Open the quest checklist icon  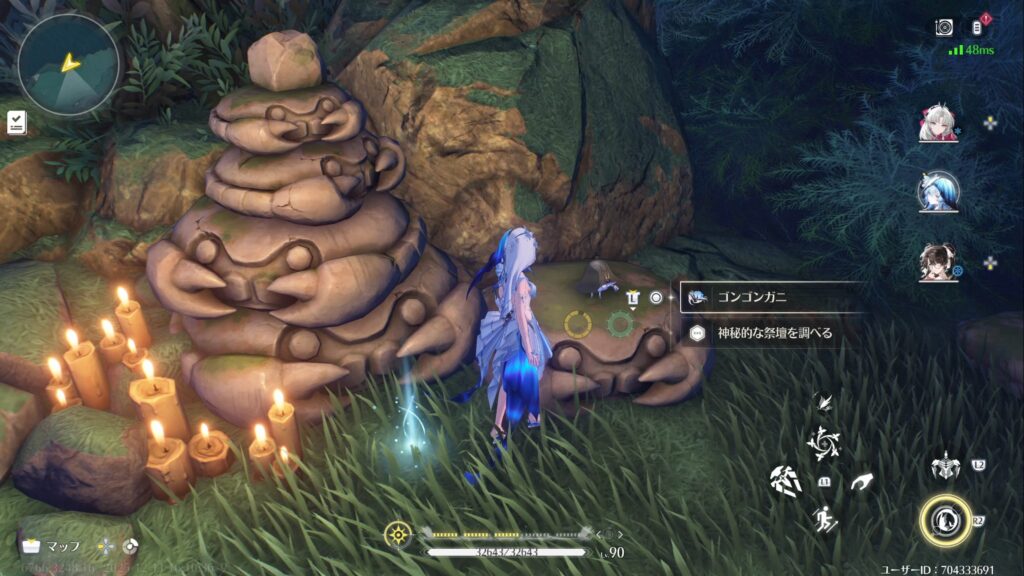click(16, 123)
